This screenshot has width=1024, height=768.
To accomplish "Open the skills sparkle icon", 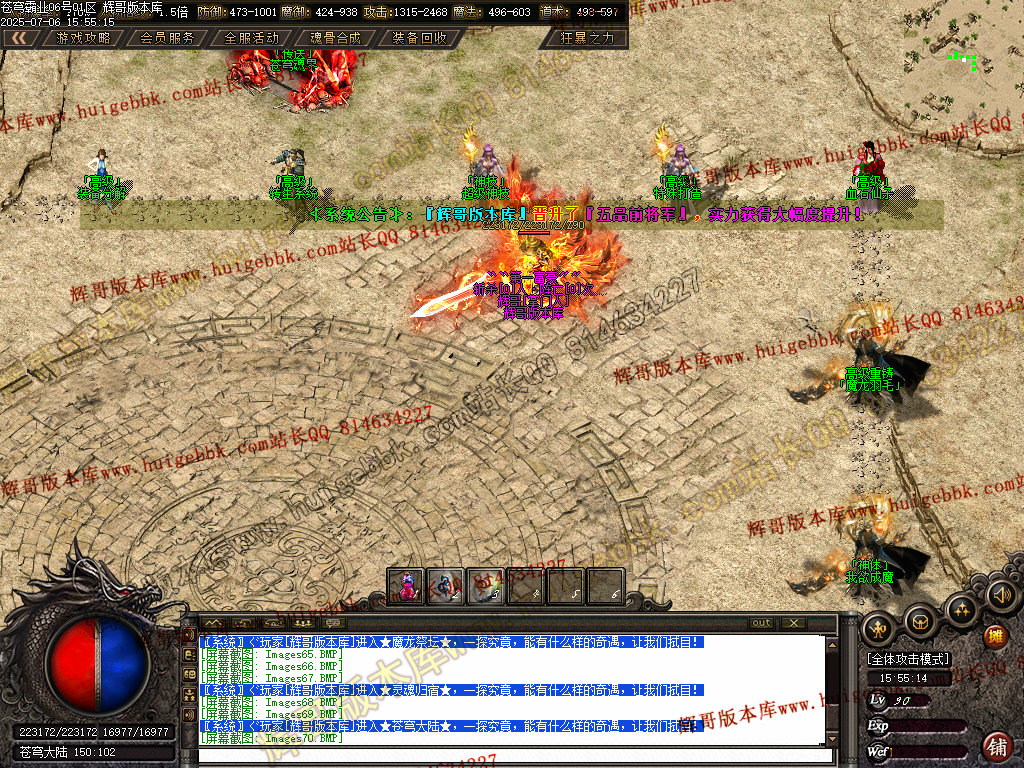I will (961, 610).
